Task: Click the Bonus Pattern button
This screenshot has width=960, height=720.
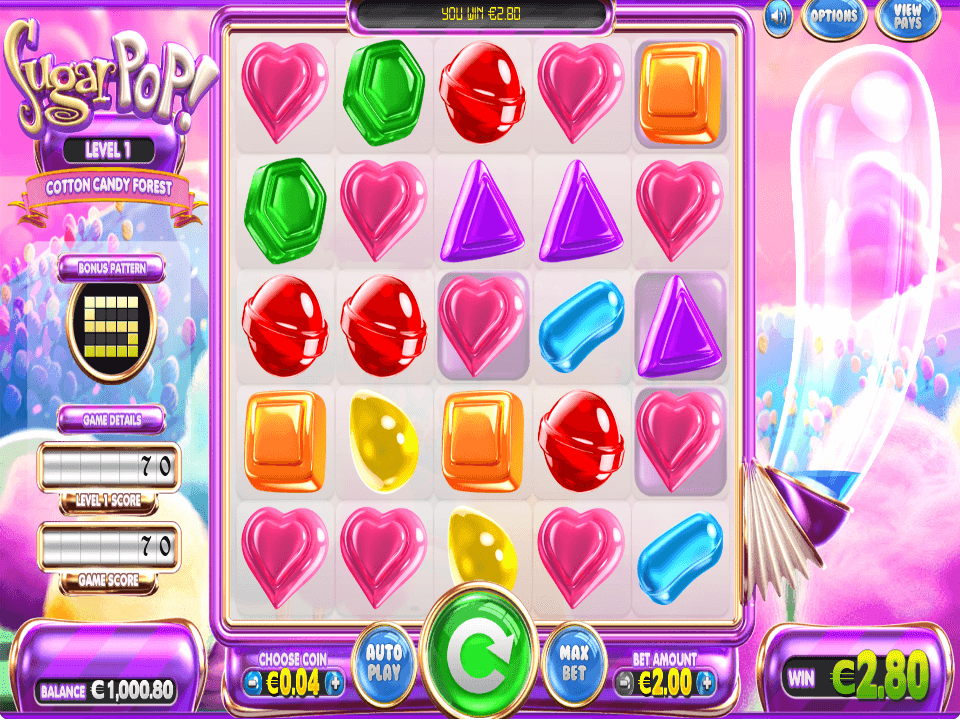Action: click(111, 268)
